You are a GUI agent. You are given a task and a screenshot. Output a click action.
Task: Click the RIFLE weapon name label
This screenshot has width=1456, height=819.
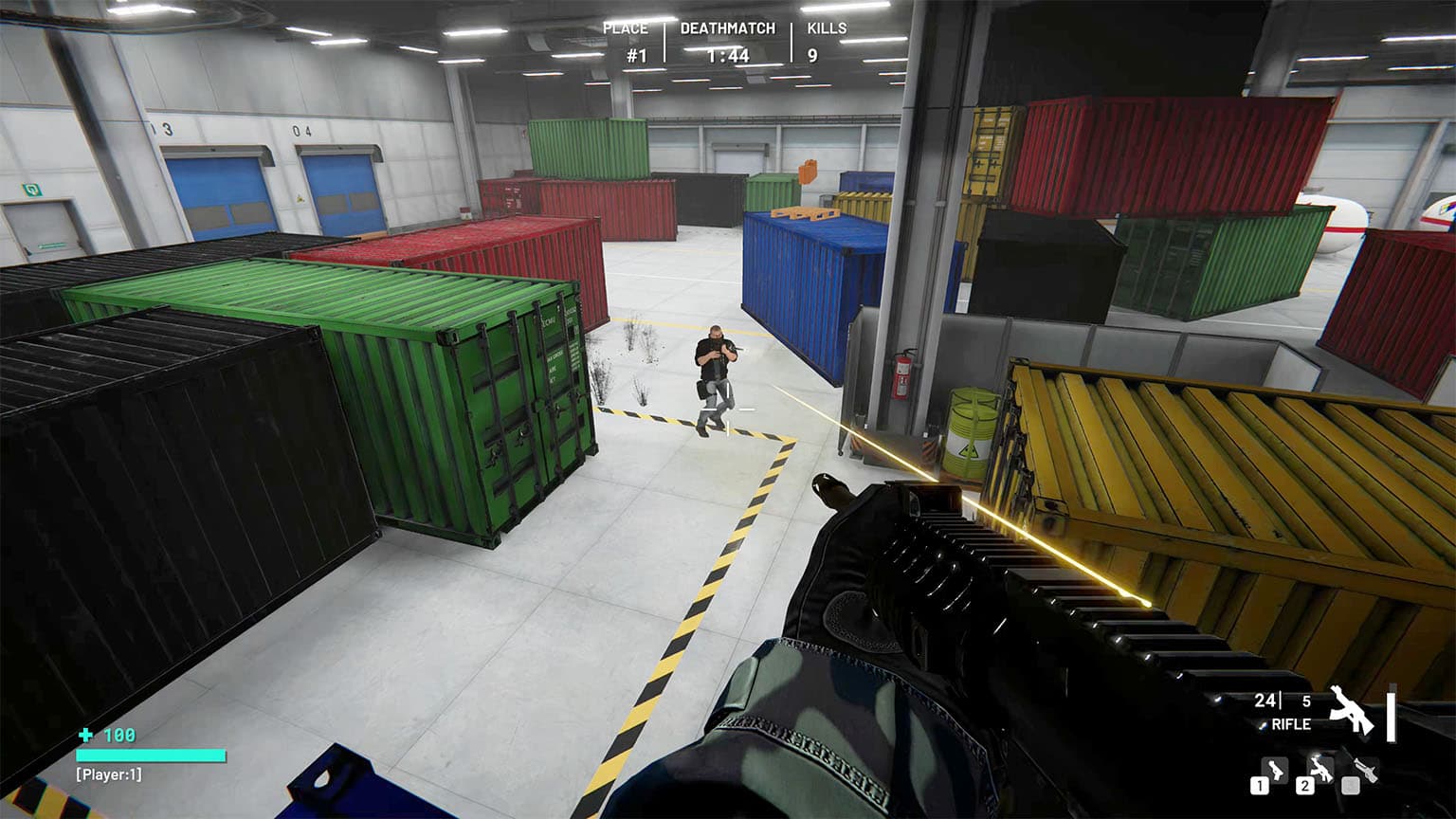(1291, 724)
